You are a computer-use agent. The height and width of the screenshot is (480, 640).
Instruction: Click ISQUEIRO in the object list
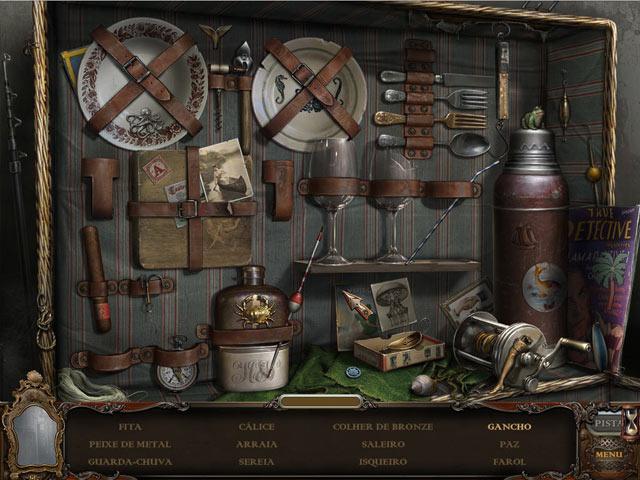coord(383,462)
